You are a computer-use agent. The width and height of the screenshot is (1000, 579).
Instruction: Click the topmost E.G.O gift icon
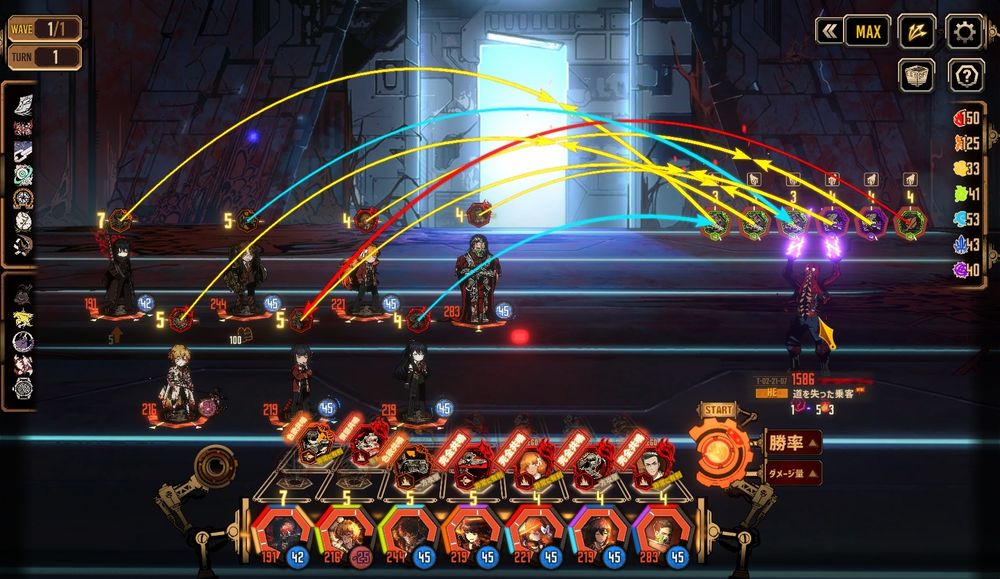[22, 104]
